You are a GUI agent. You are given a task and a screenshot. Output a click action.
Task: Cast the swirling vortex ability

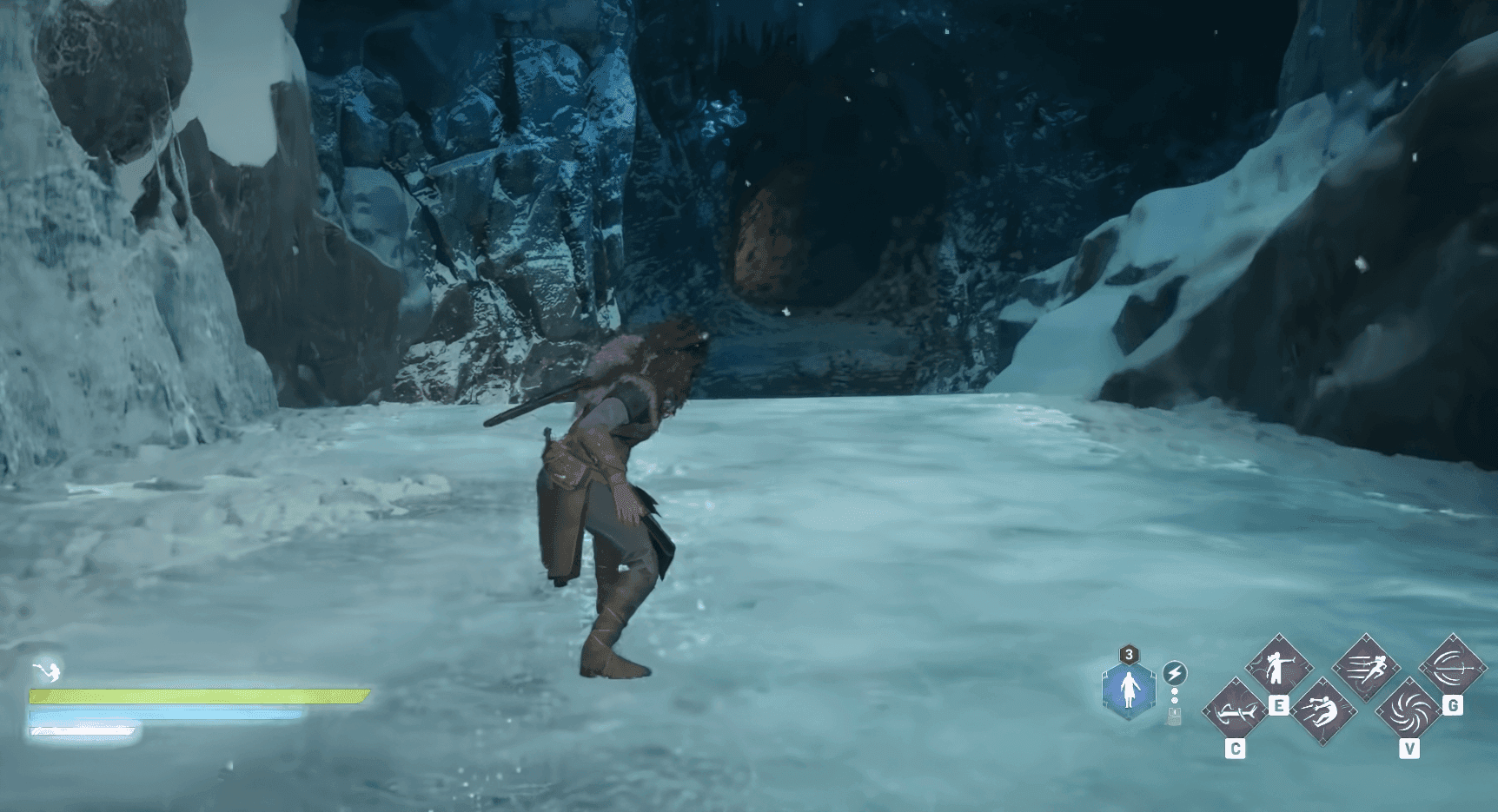pyautogui.click(x=1409, y=712)
